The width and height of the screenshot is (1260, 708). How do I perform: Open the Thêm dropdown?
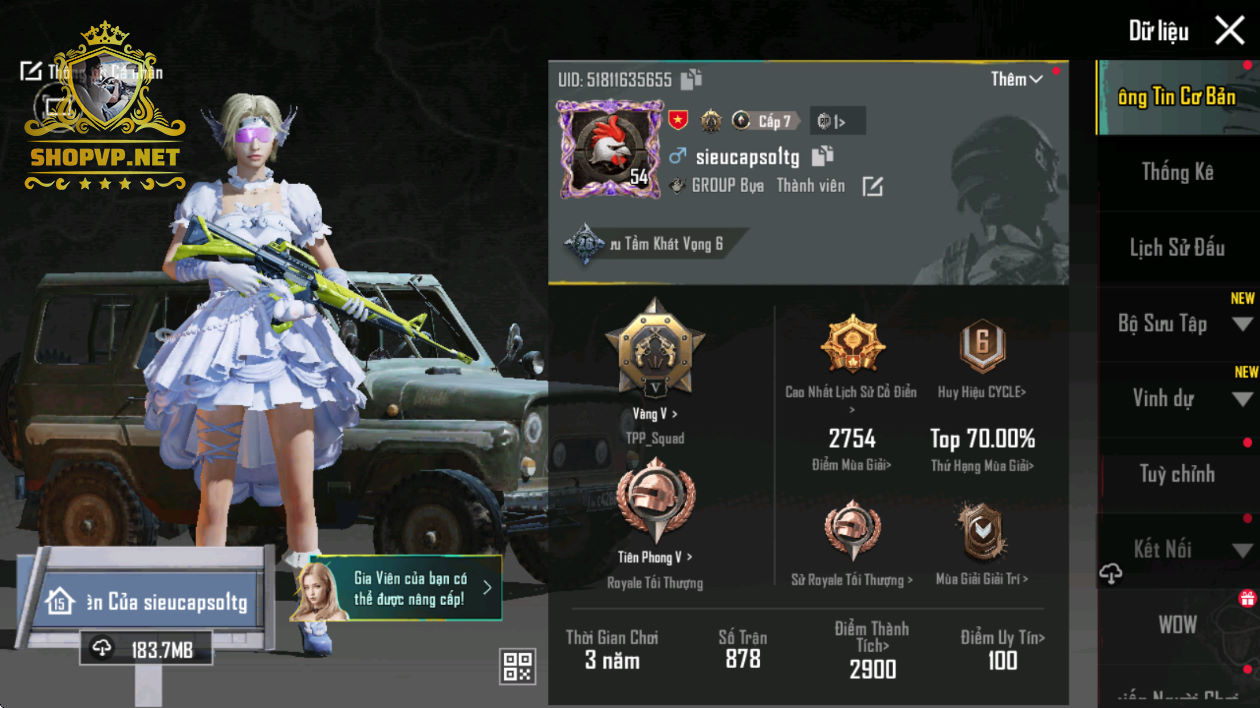coord(1017,79)
